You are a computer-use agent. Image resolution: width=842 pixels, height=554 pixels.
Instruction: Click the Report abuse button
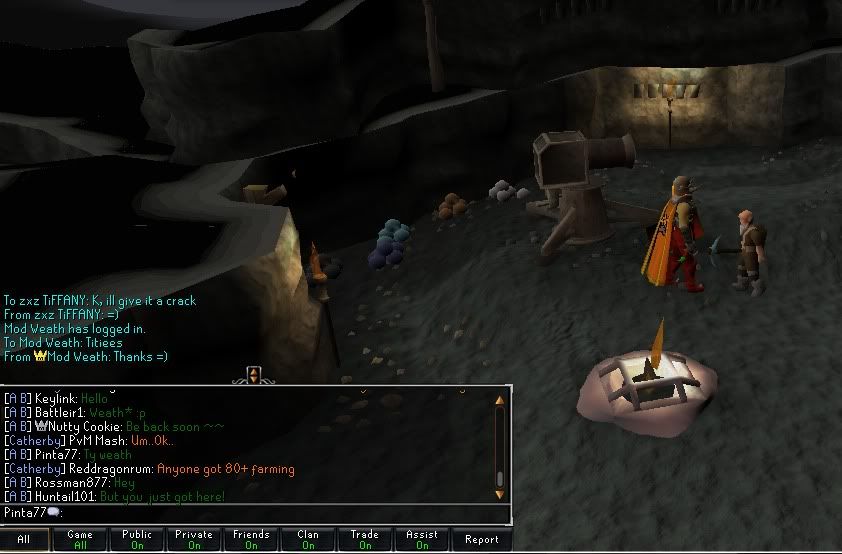(x=481, y=540)
